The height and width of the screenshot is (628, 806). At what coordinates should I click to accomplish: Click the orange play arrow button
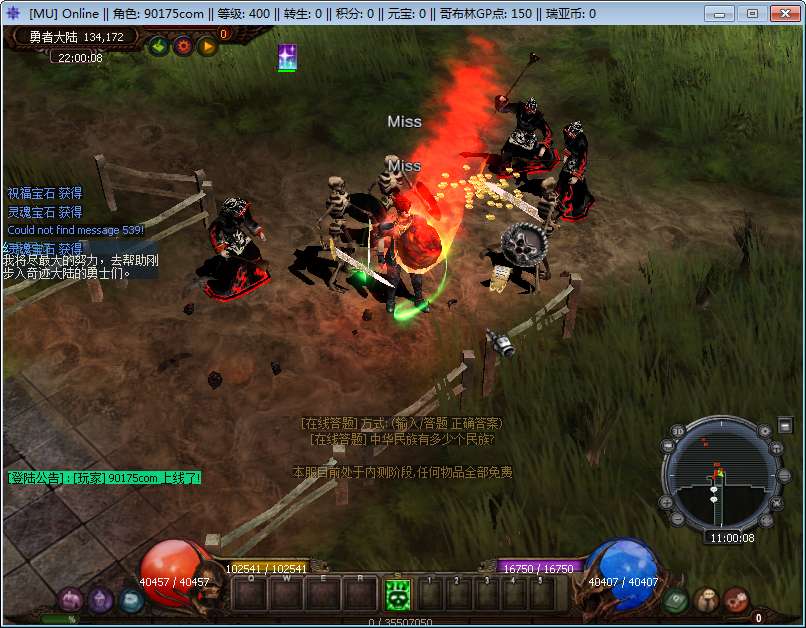click(207, 46)
